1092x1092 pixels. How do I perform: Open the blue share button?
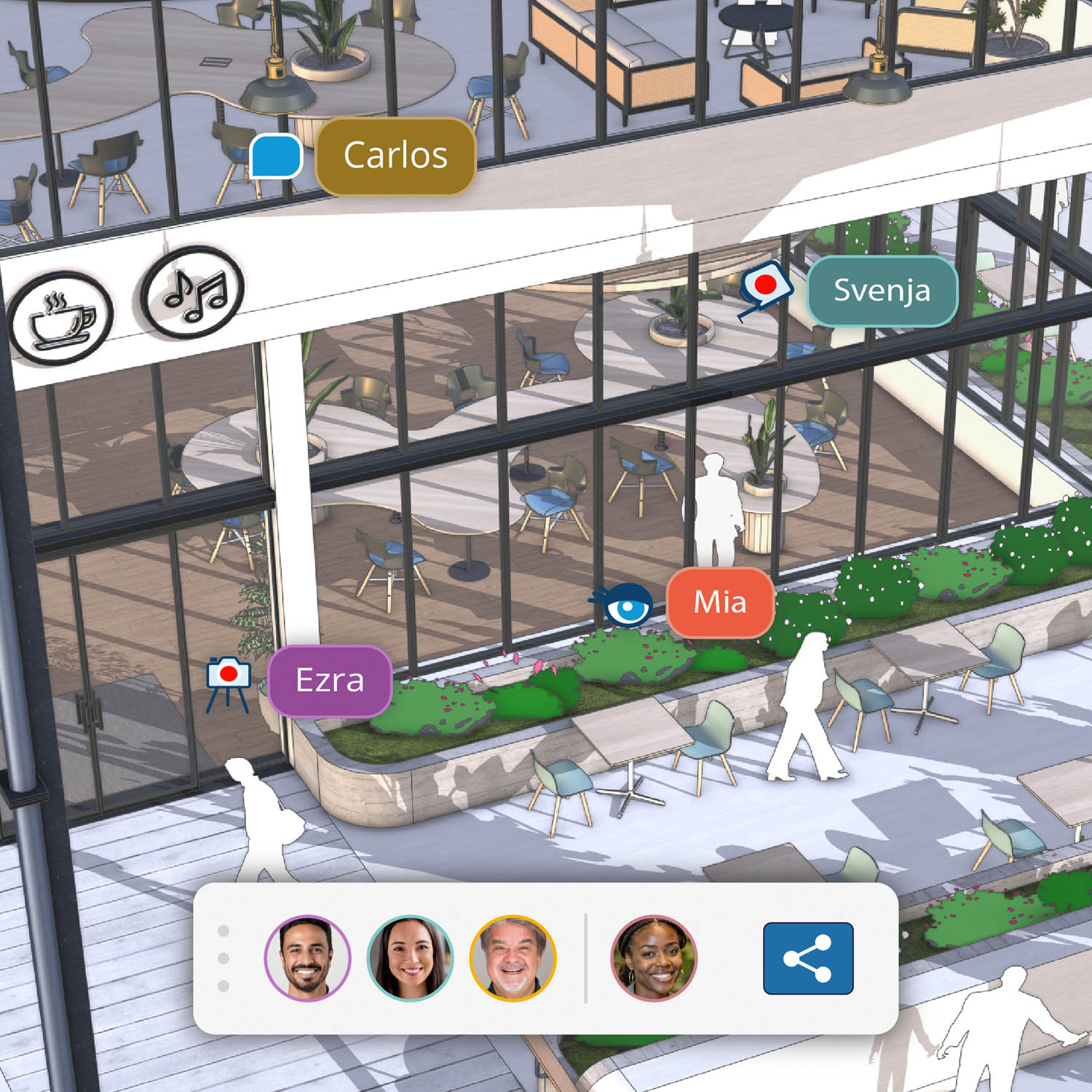807,958
